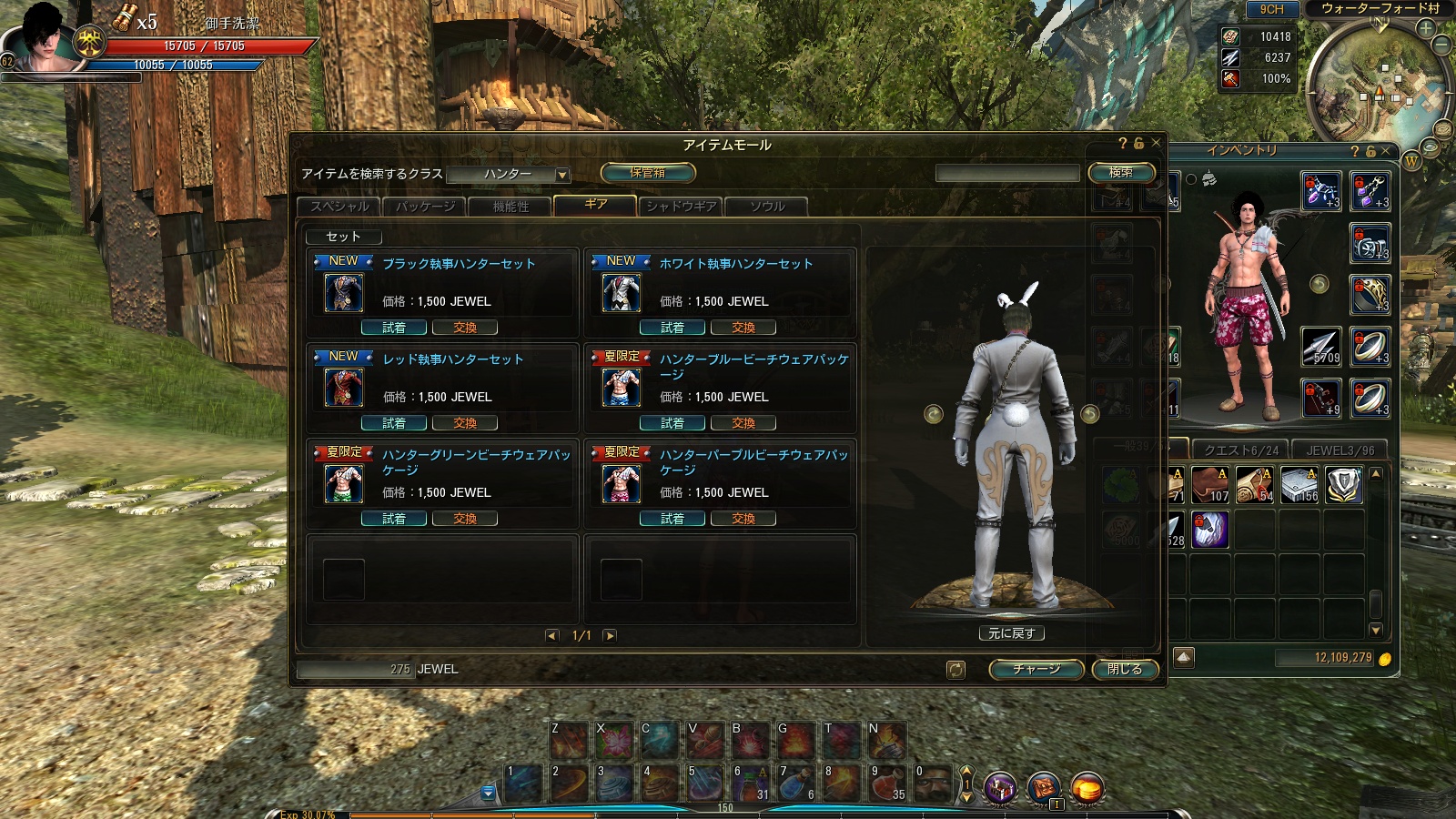Open the ハンター class dropdown
Screen dimensions: 1456x819
pos(562,175)
